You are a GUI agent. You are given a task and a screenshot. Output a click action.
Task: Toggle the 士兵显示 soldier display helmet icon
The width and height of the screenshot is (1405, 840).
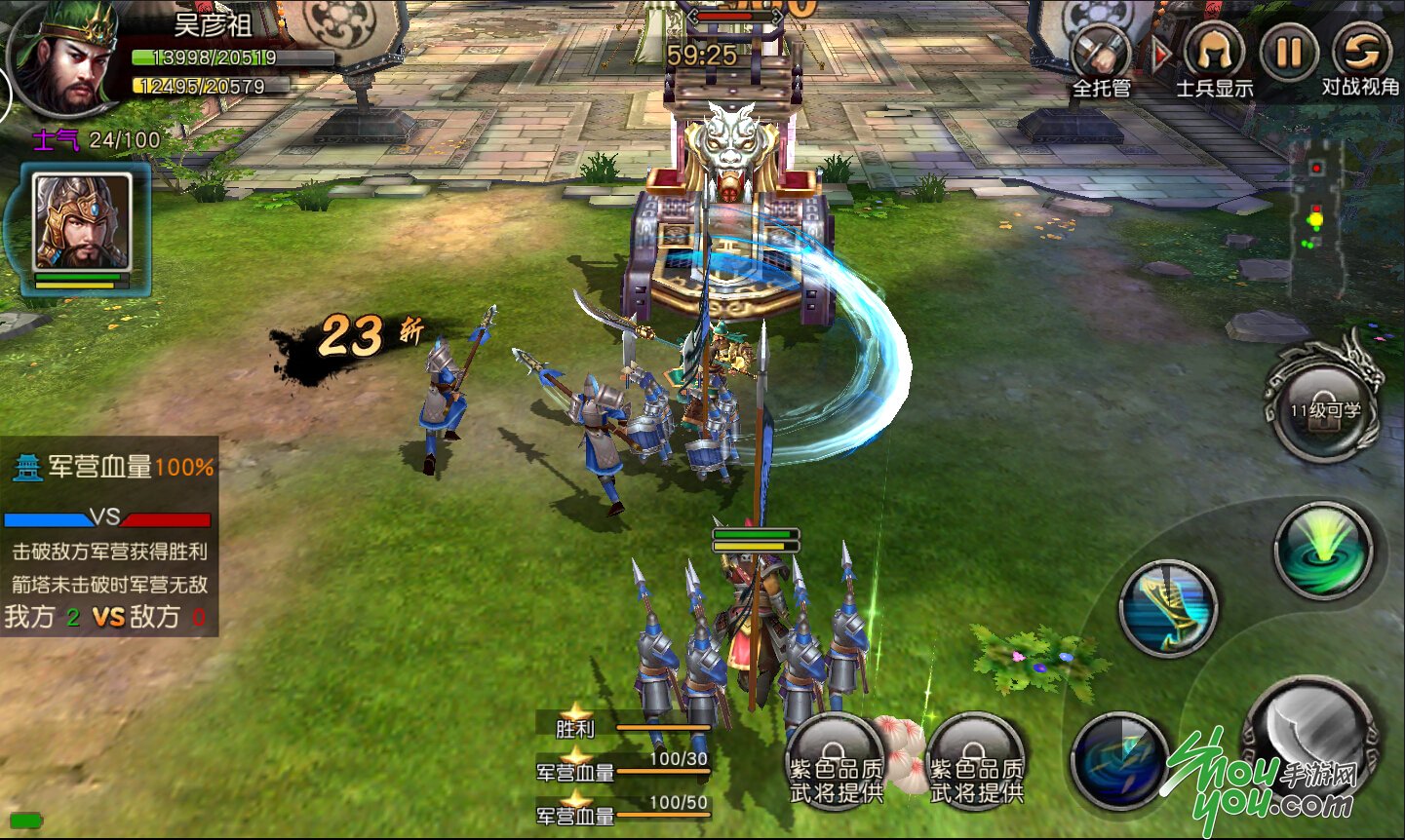pos(1214,51)
